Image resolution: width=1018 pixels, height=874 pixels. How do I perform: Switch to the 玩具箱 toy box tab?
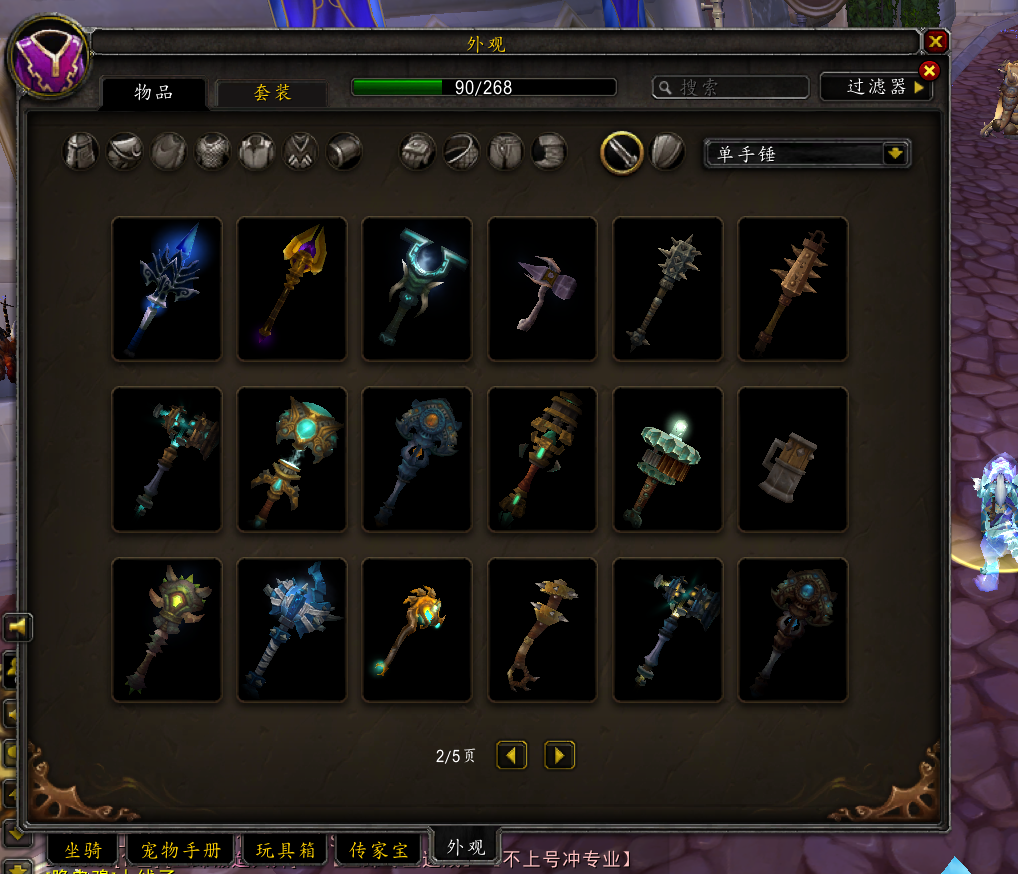(285, 850)
